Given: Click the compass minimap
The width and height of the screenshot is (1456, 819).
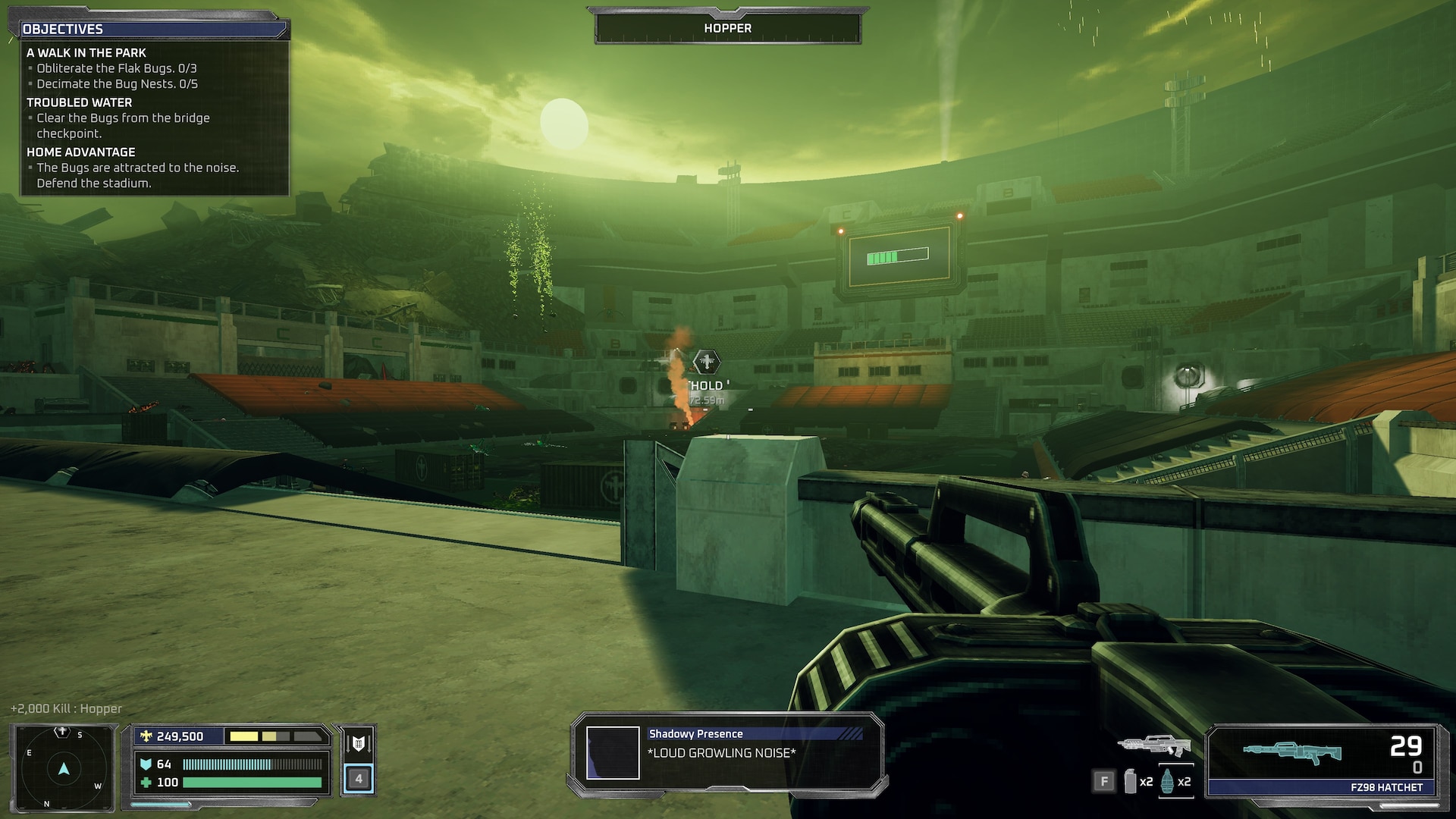Looking at the screenshot, I should pos(64,769).
